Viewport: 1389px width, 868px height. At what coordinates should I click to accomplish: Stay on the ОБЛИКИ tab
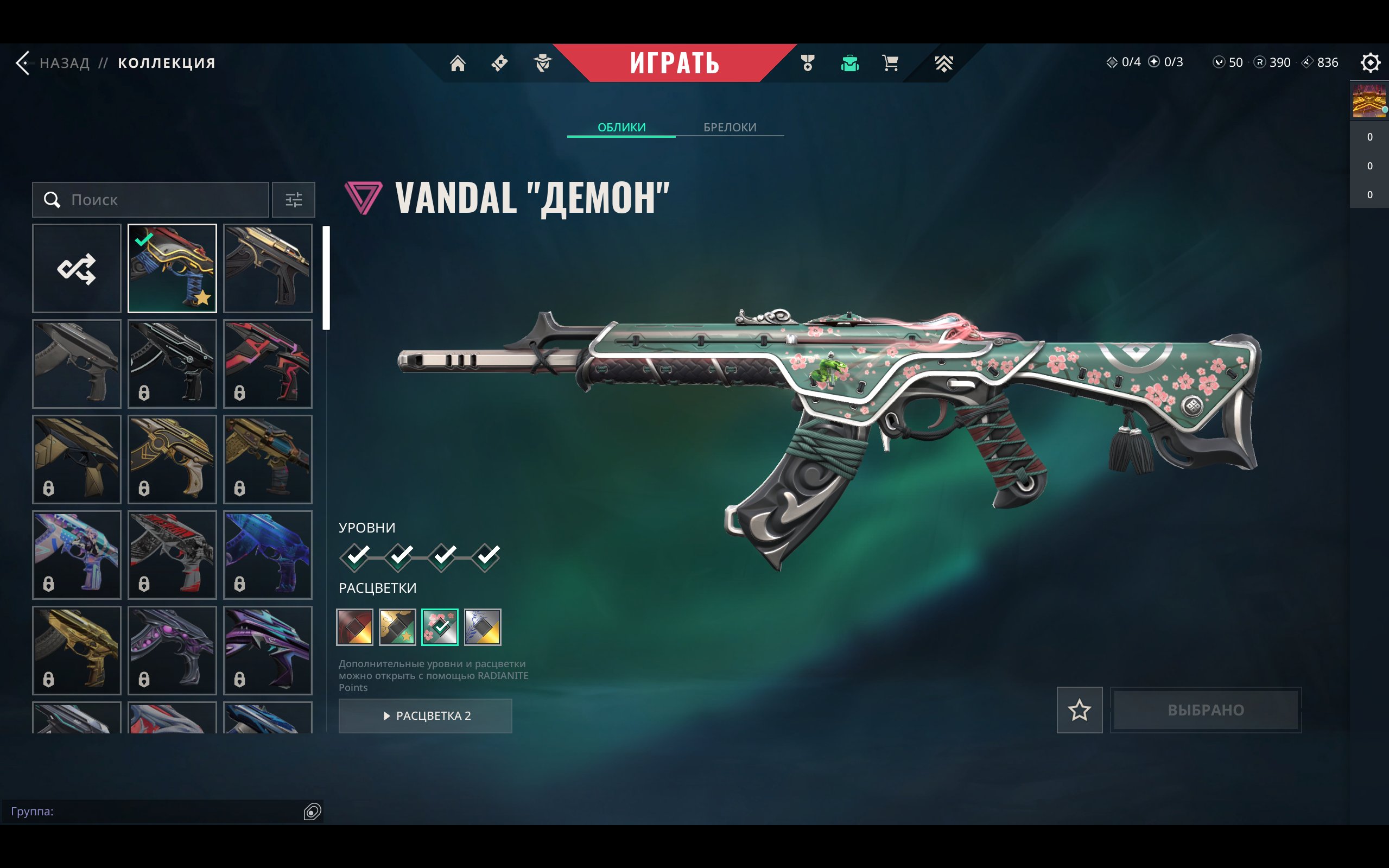[621, 127]
